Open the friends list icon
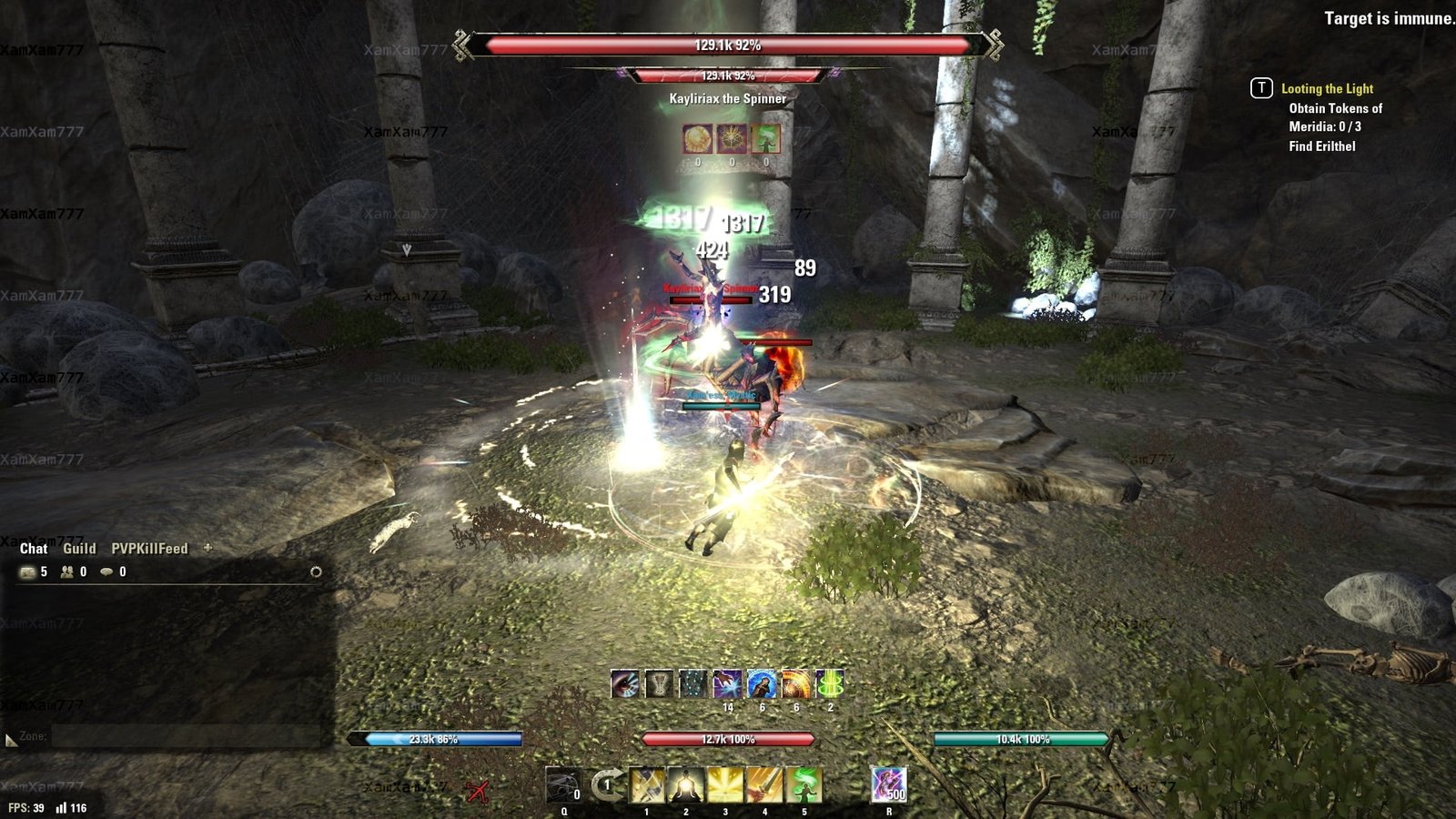The width and height of the screenshot is (1456, 819). (67, 572)
